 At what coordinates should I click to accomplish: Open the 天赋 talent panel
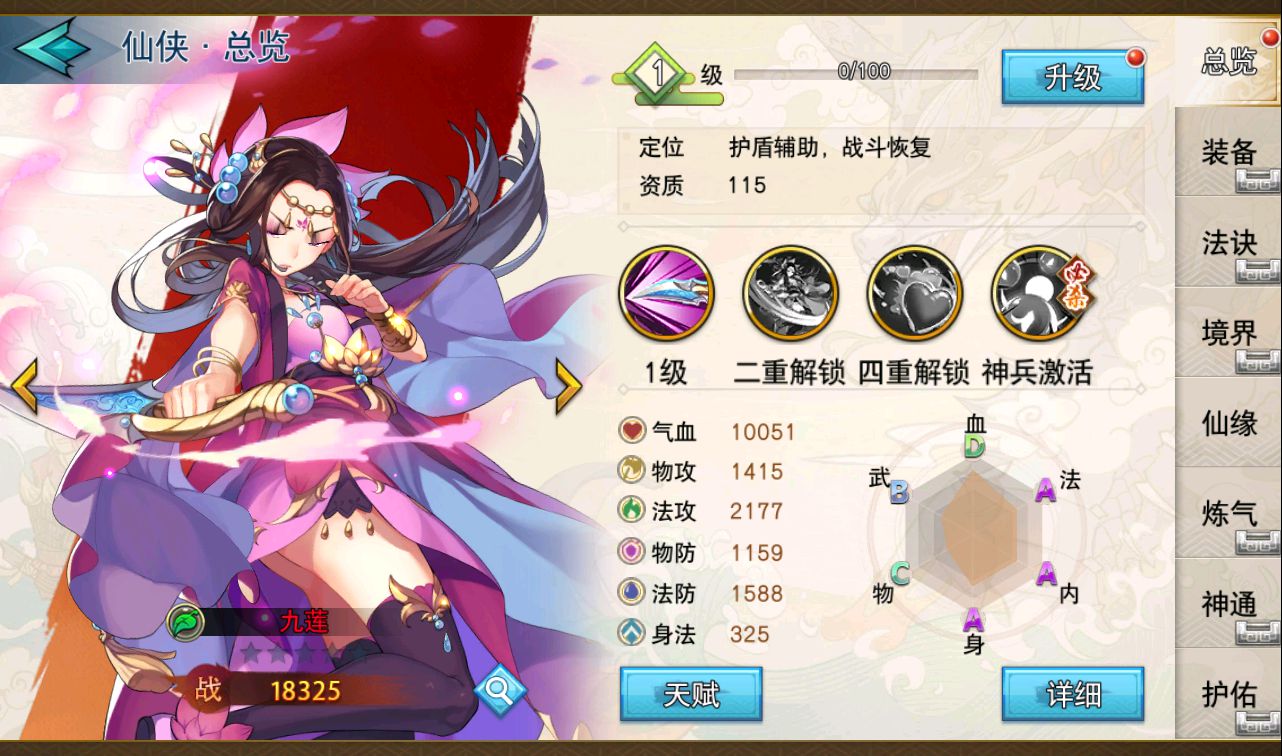pos(691,694)
